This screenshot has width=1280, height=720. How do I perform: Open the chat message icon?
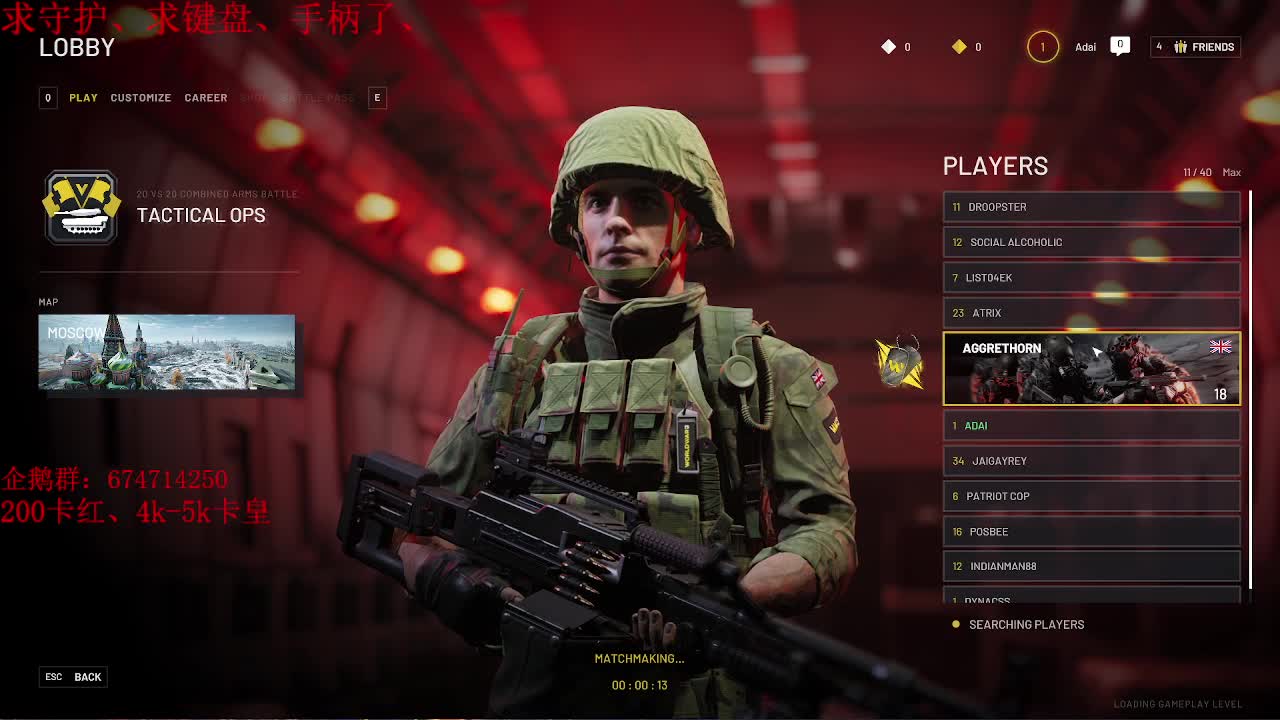[x=1120, y=45]
